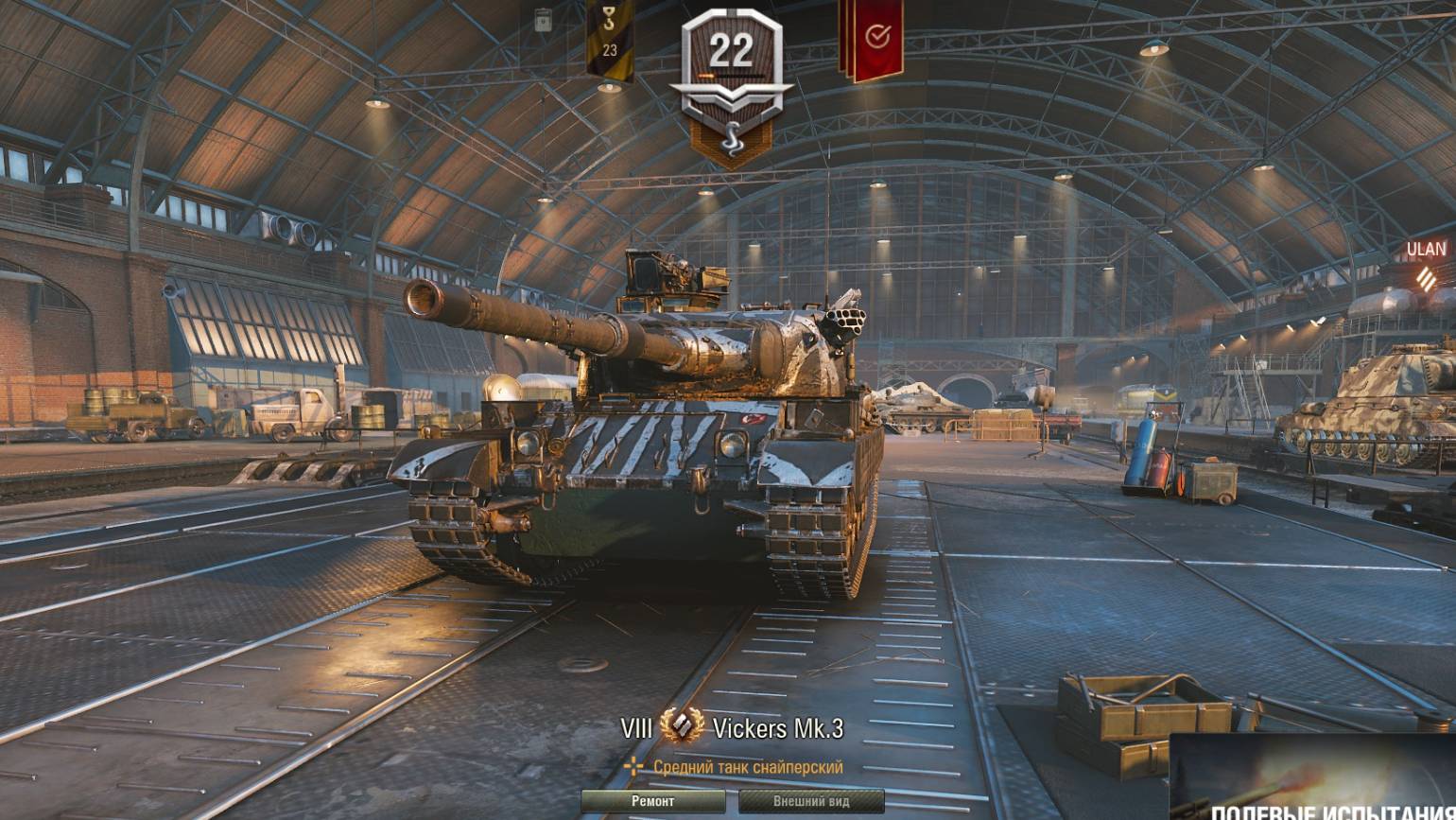Open the Внешний вид appearance customization
Image resolution: width=1456 pixels, height=820 pixels.
tap(811, 801)
